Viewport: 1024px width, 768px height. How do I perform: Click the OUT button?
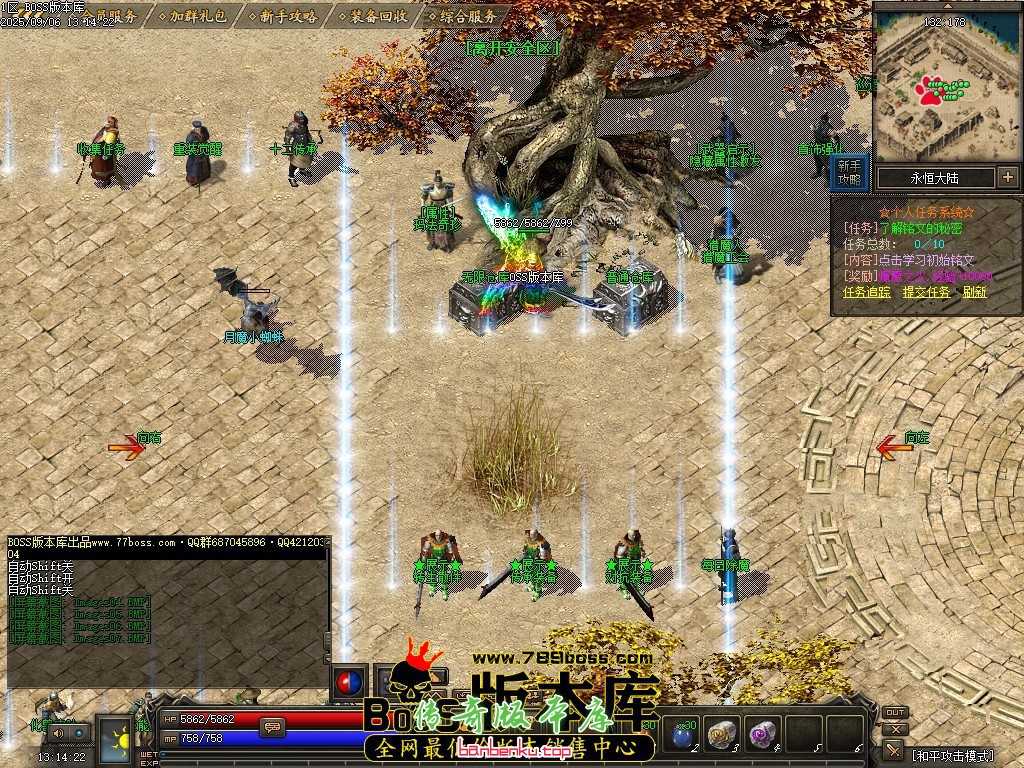pyautogui.click(x=895, y=713)
